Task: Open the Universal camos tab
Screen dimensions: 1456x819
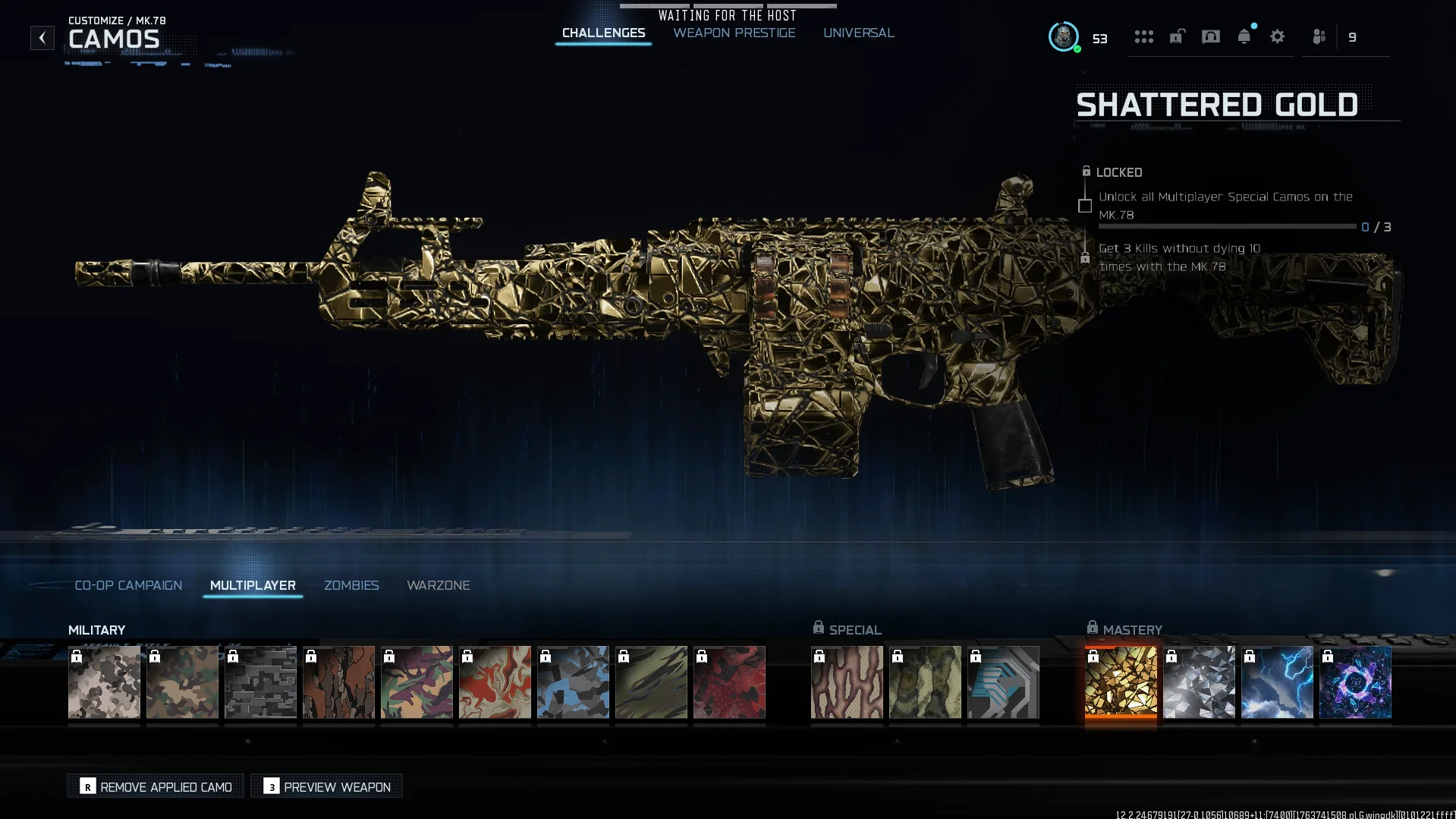Action: (858, 33)
